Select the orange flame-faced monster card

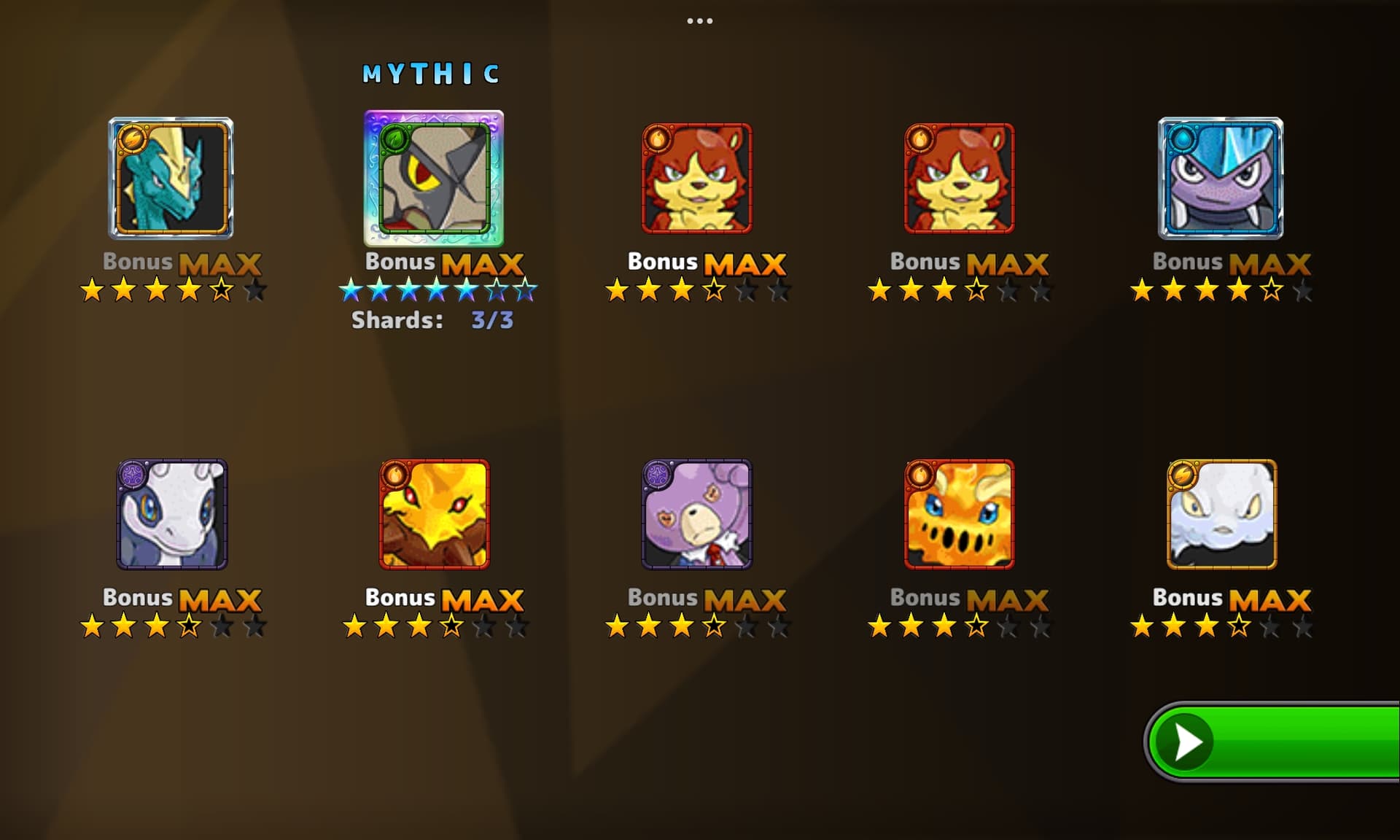[x=960, y=514]
